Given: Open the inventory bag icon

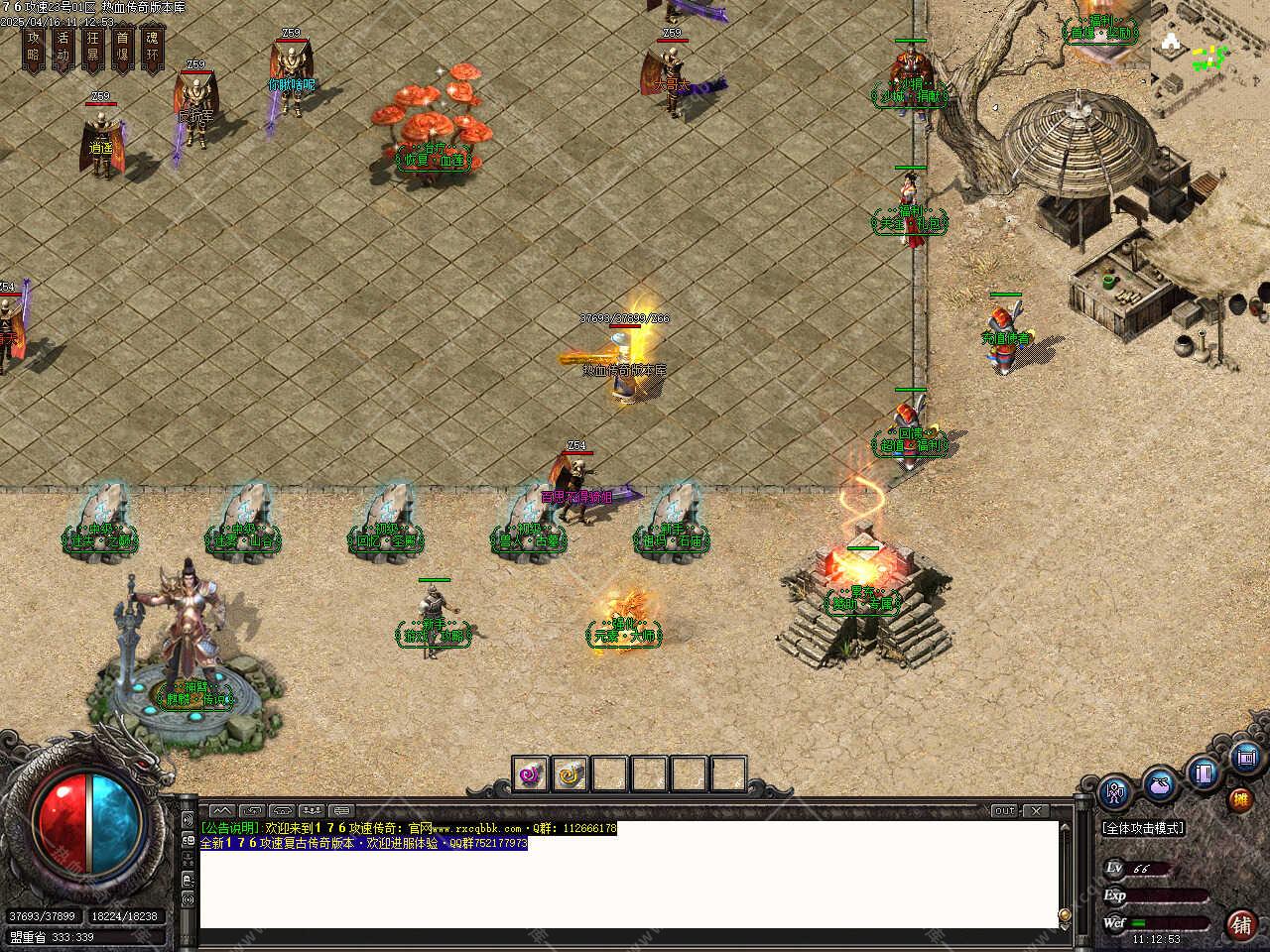Looking at the screenshot, I should 1159,784.
